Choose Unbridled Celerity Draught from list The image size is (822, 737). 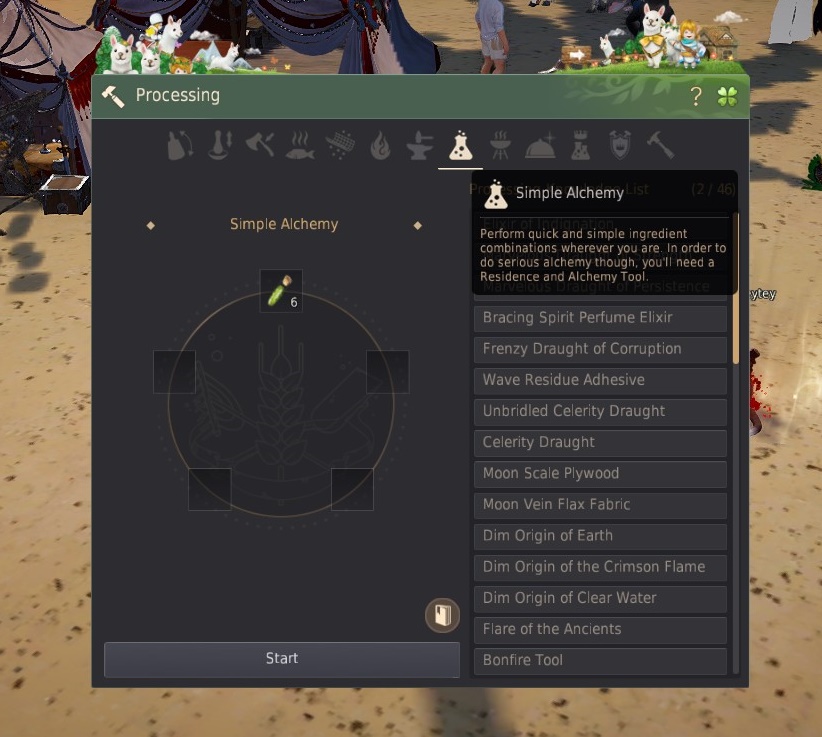[599, 411]
